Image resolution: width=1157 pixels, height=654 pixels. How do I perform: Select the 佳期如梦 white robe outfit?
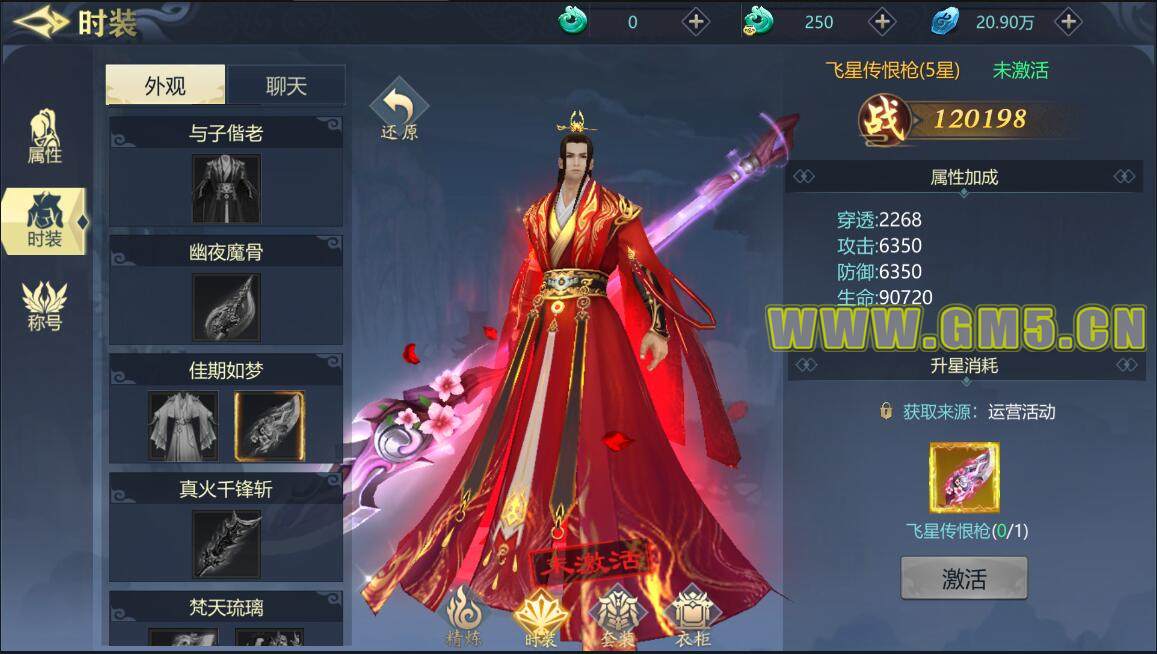[x=183, y=425]
